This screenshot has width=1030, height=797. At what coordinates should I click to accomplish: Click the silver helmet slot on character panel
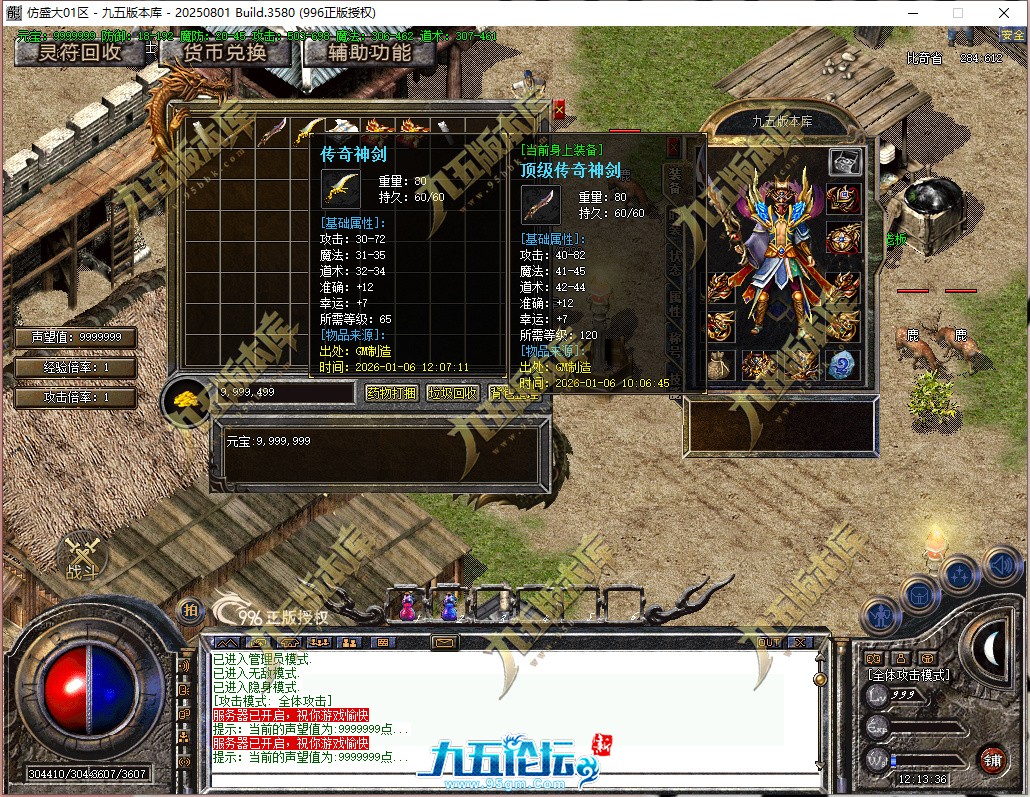point(845,161)
